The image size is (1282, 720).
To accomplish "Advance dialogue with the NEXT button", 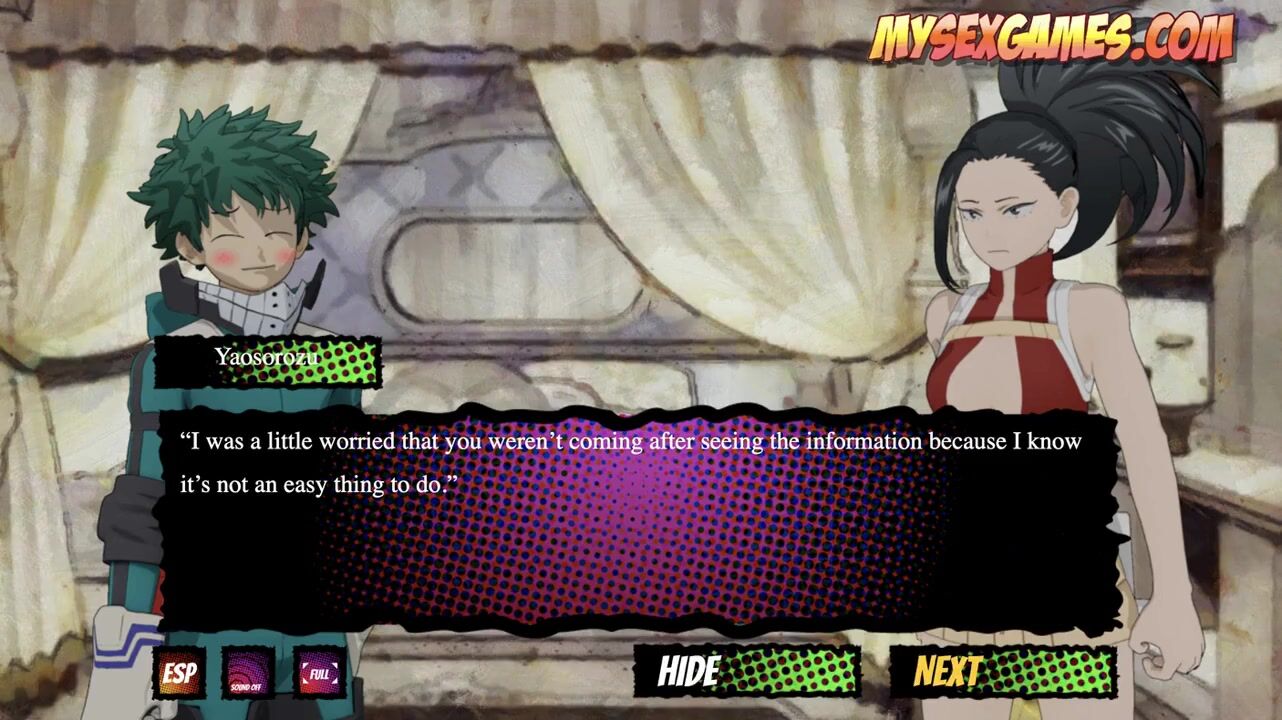I will coord(1002,671).
